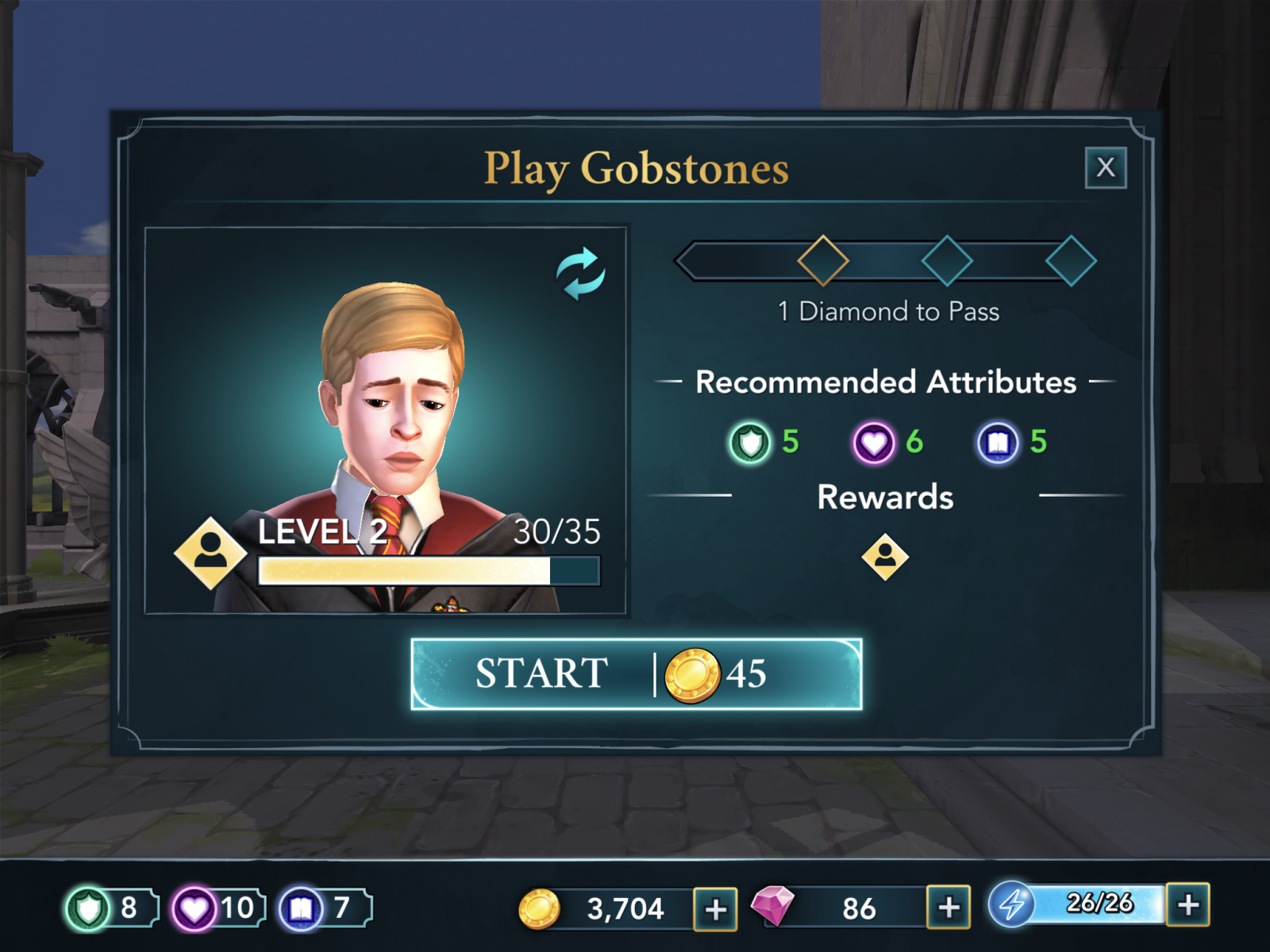Add more gold coins with the plus button
Image resolution: width=1270 pixels, height=952 pixels.
pyautogui.click(x=715, y=908)
